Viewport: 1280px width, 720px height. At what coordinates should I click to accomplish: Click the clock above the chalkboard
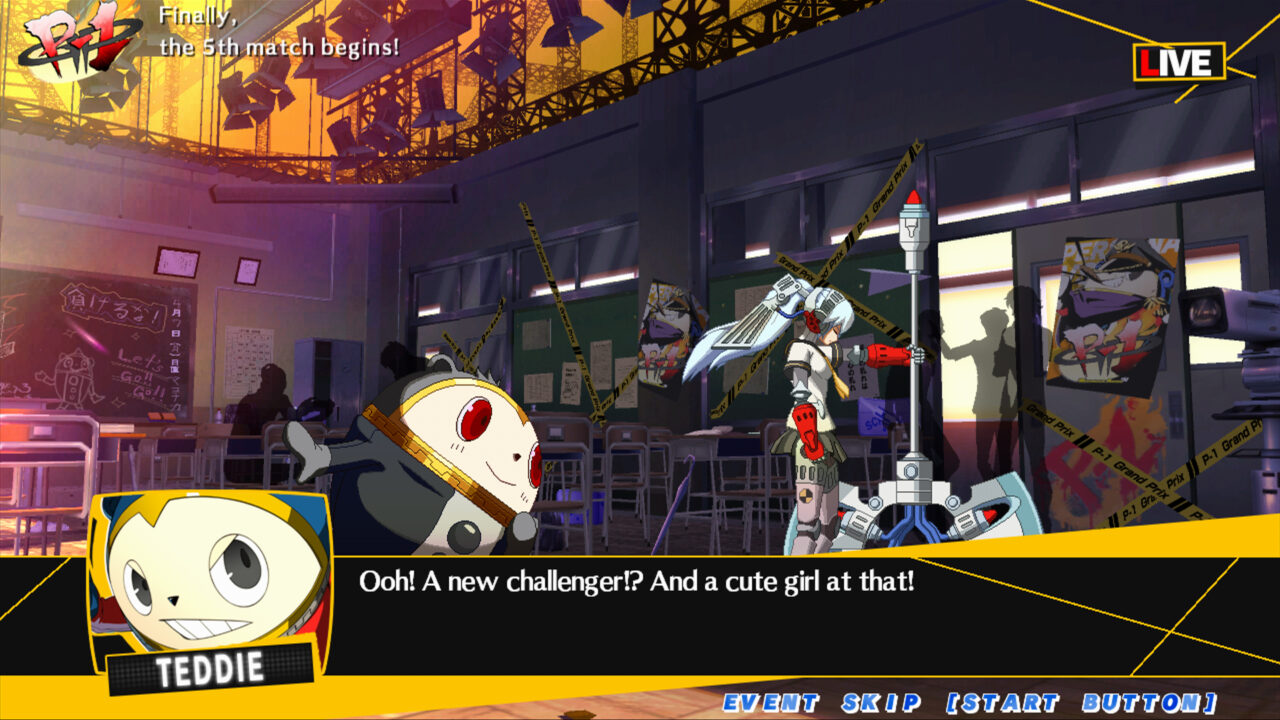176,262
